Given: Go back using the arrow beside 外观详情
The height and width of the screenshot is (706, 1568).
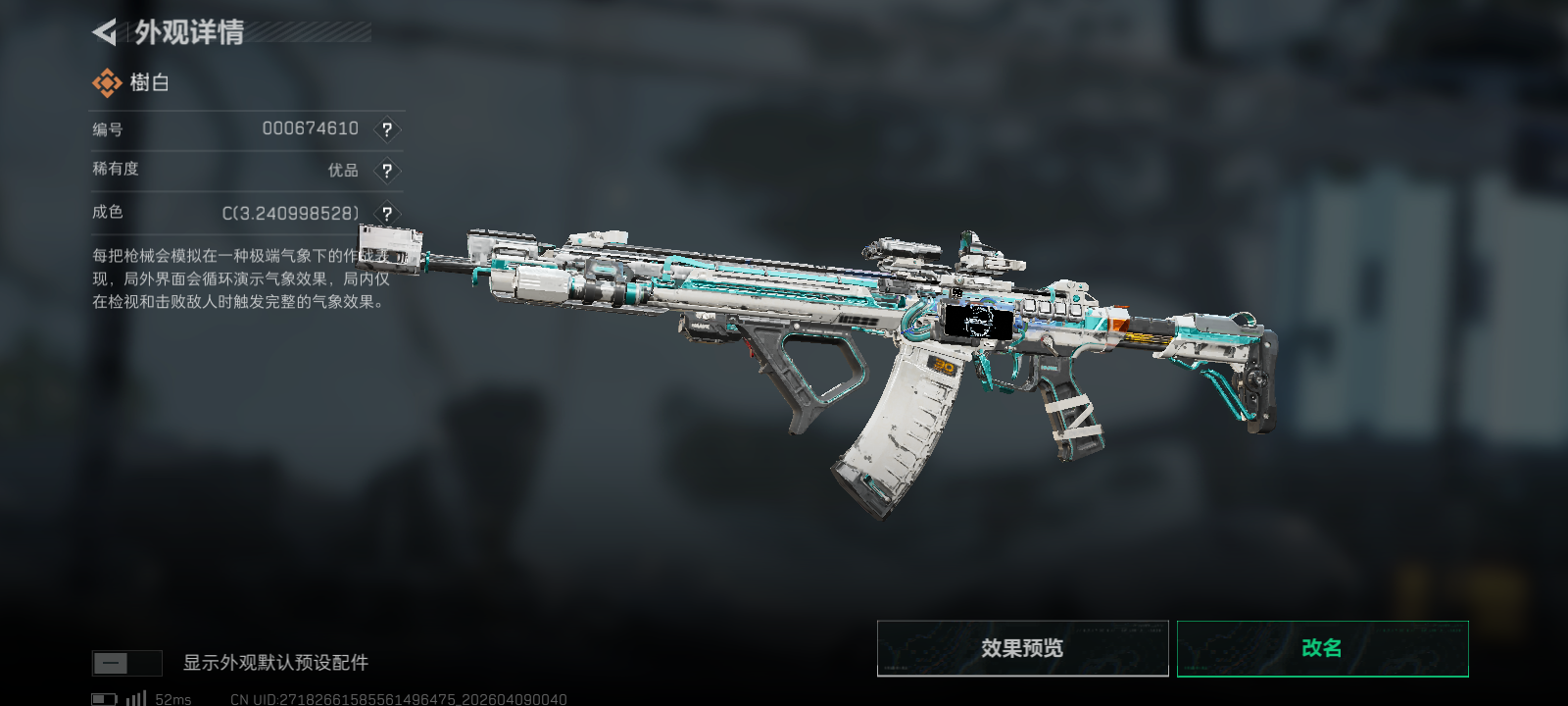Looking at the screenshot, I should 105,32.
